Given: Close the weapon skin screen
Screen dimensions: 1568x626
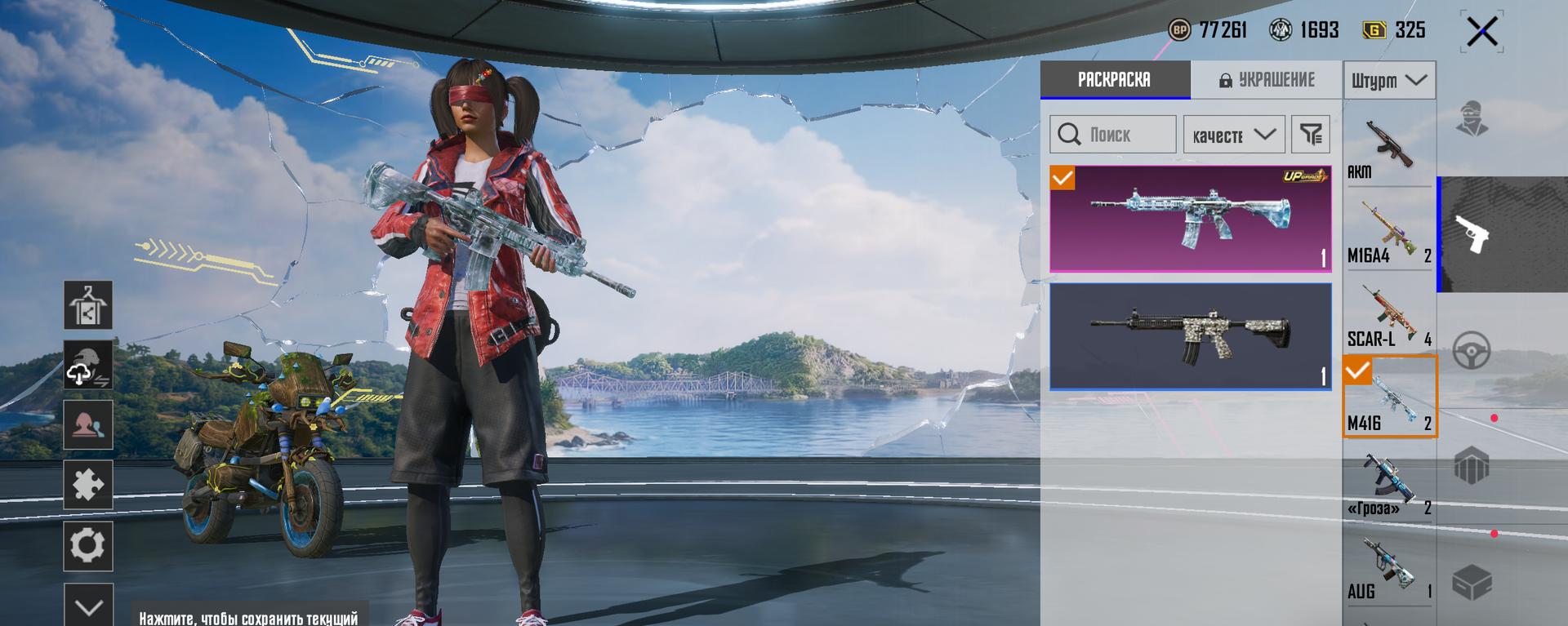Looking at the screenshot, I should pos(1481,33).
